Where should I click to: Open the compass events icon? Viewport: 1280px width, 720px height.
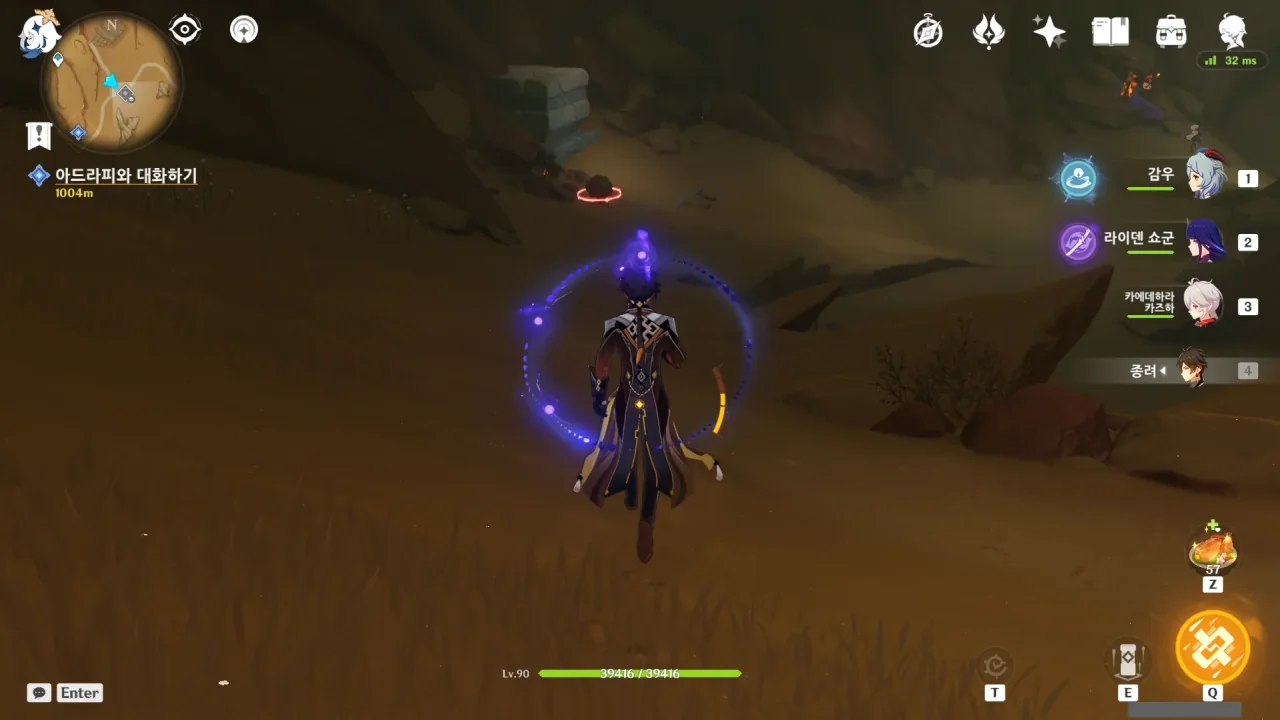928,32
